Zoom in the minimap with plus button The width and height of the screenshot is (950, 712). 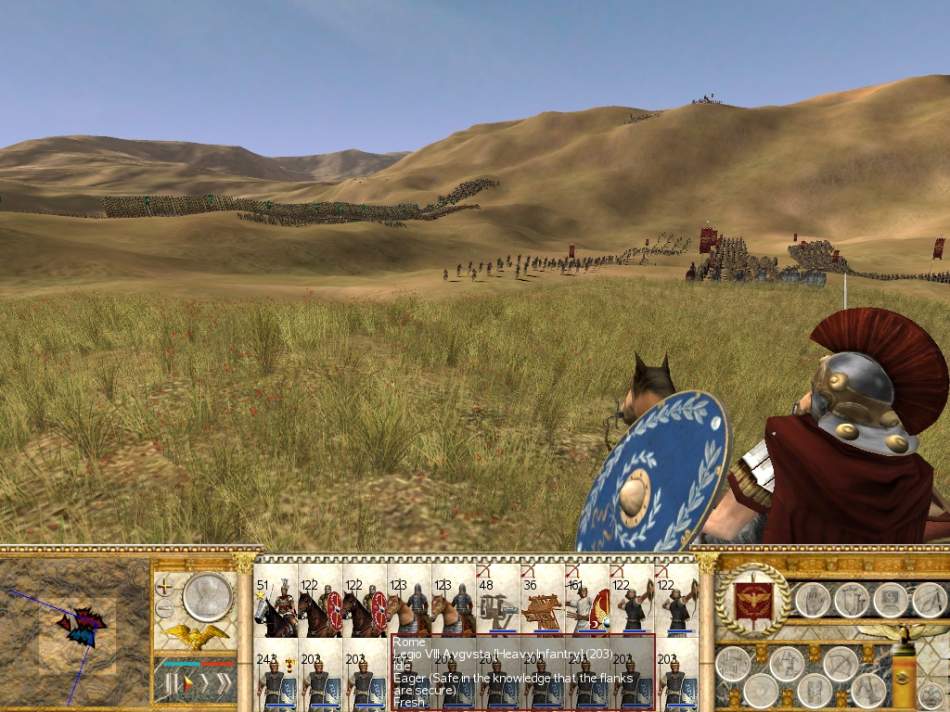(x=164, y=587)
